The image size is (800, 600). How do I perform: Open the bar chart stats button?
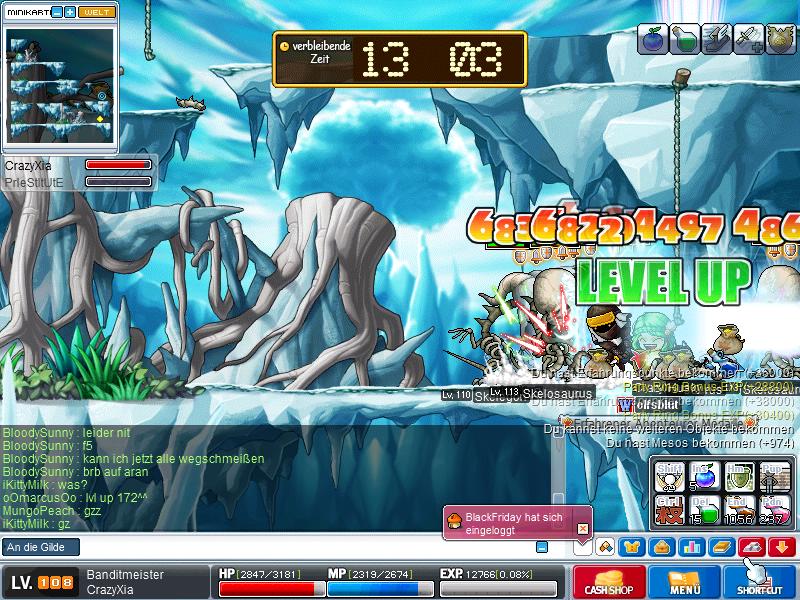pos(692,546)
